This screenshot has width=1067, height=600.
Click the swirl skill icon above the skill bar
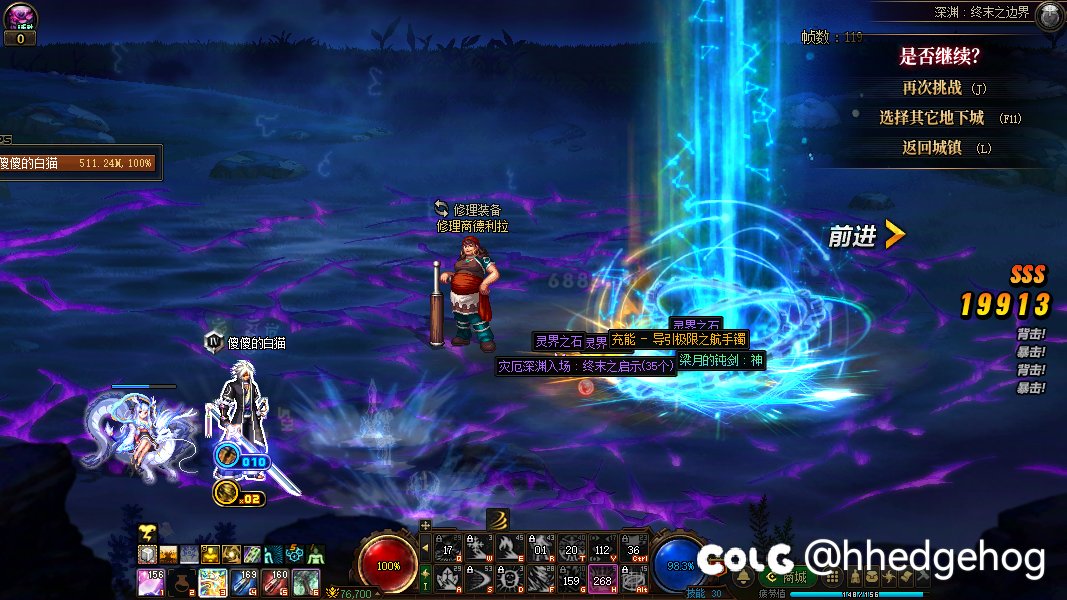[x=498, y=519]
